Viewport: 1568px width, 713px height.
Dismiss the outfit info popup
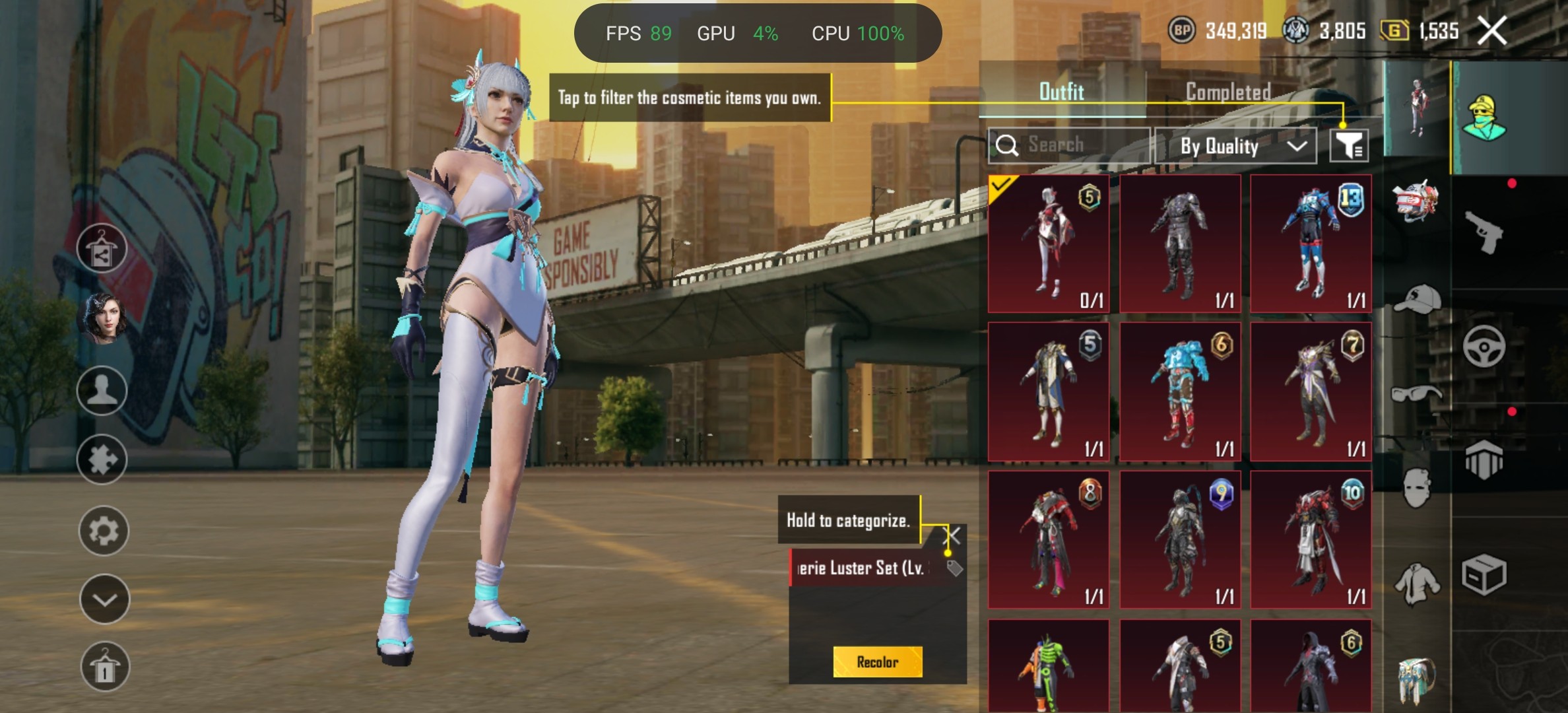pyautogui.click(x=952, y=535)
